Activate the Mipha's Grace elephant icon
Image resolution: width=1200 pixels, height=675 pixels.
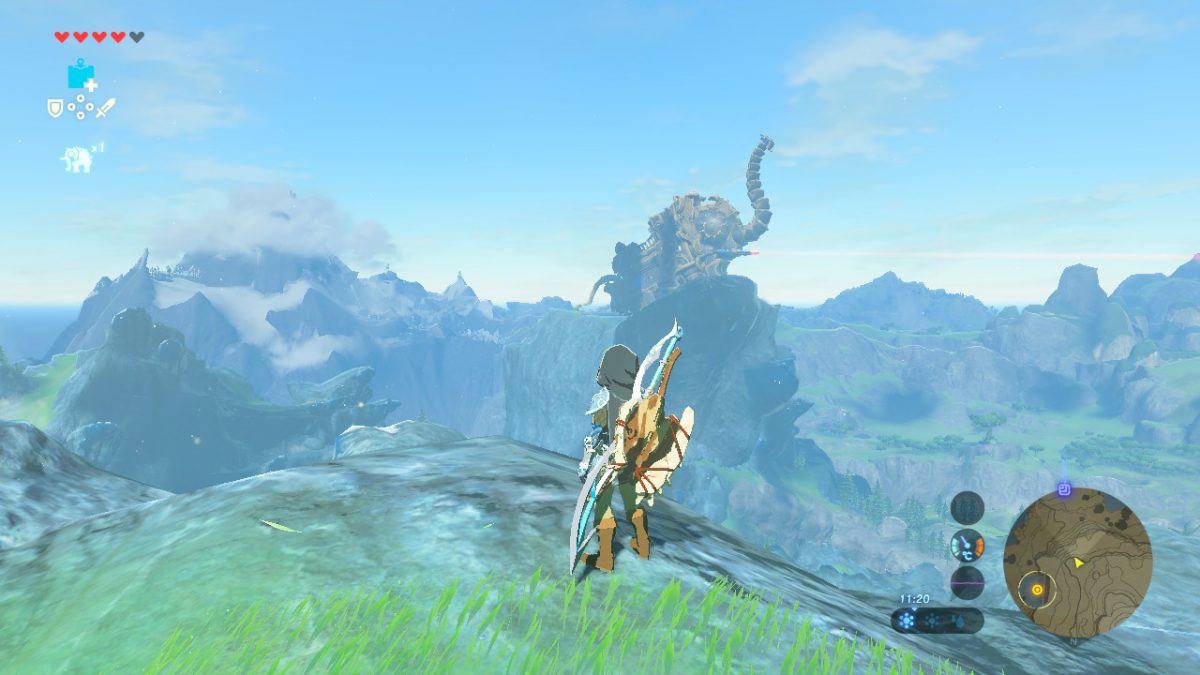[77, 158]
